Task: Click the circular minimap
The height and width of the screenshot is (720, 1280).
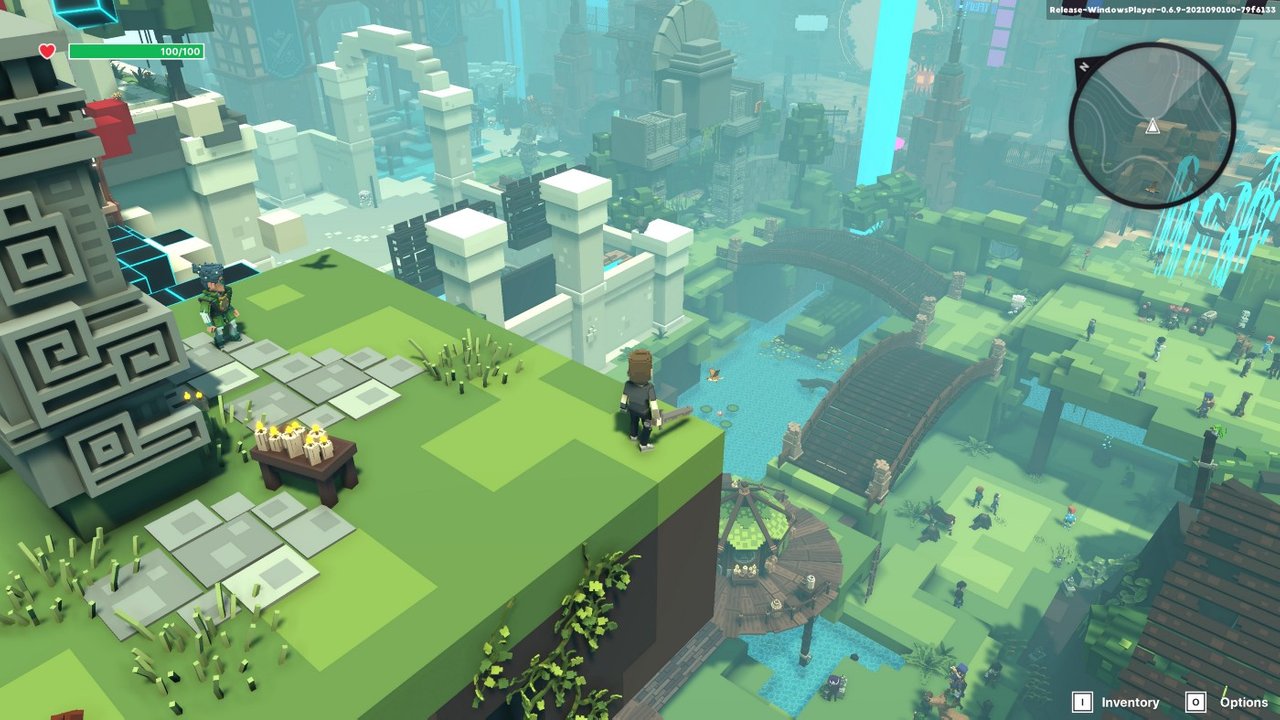Action: click(x=1152, y=126)
